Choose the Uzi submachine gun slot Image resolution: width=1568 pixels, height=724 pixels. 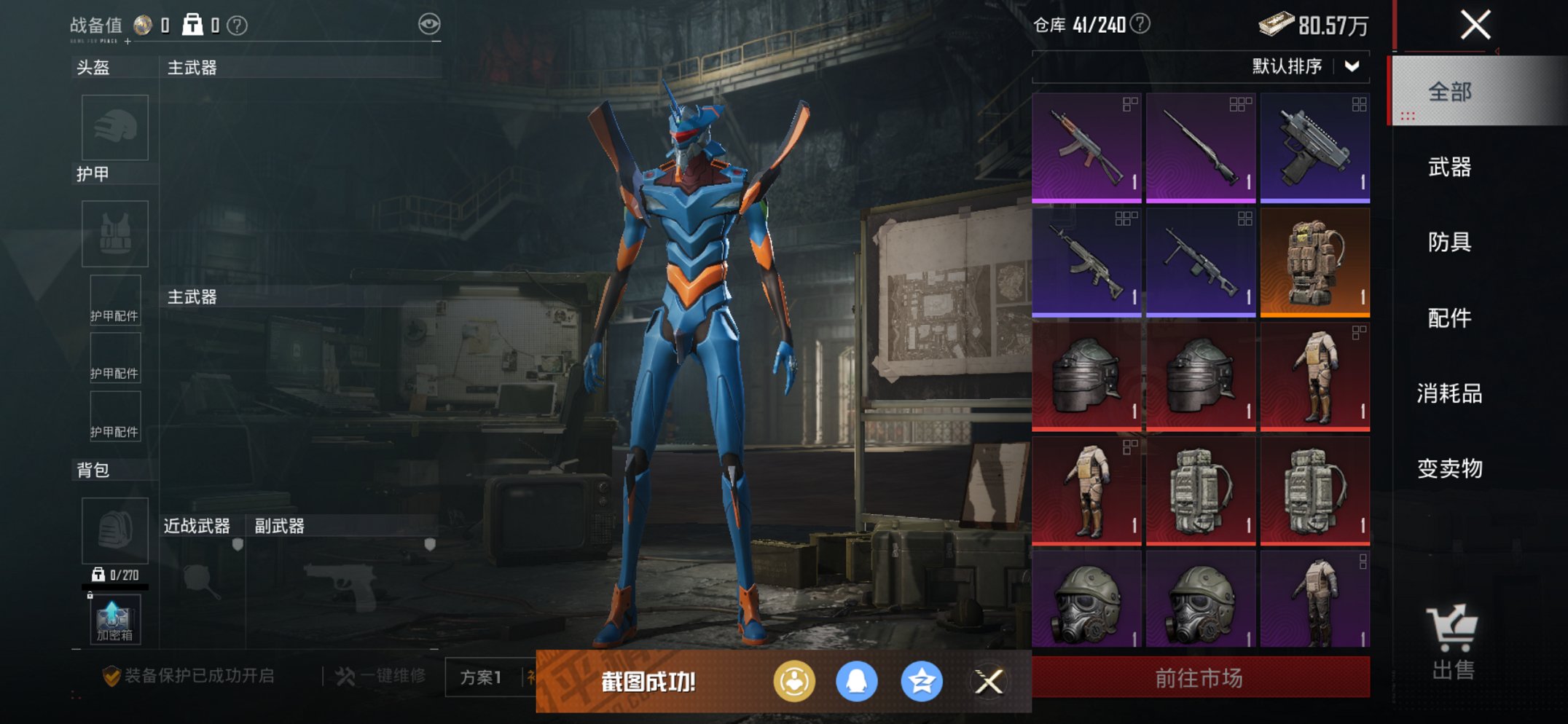1315,146
